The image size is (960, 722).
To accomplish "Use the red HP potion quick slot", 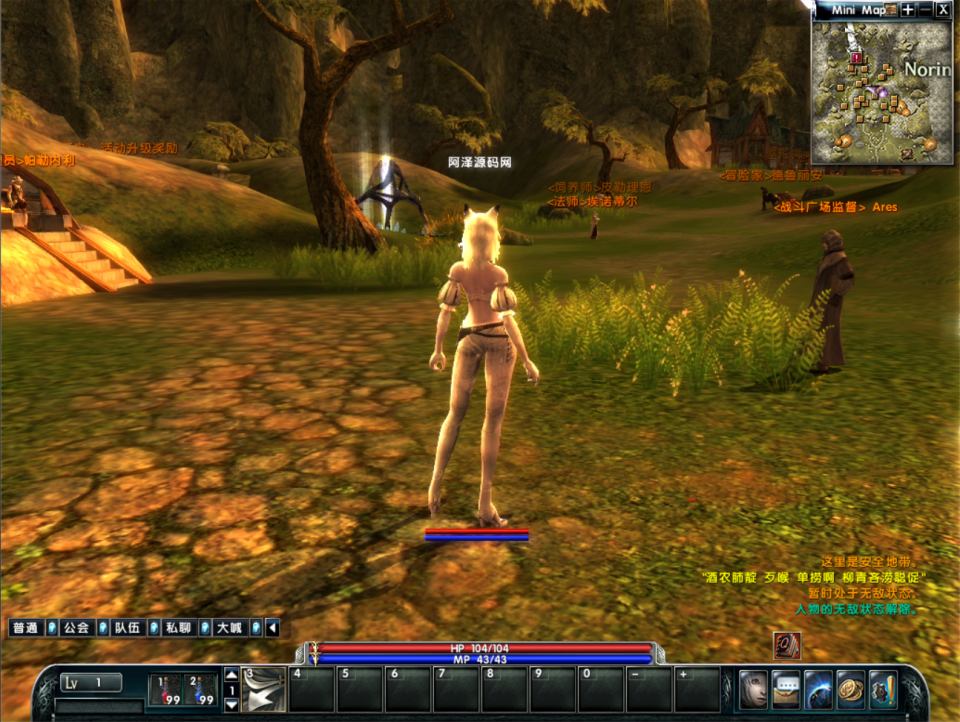I will pos(164,689).
